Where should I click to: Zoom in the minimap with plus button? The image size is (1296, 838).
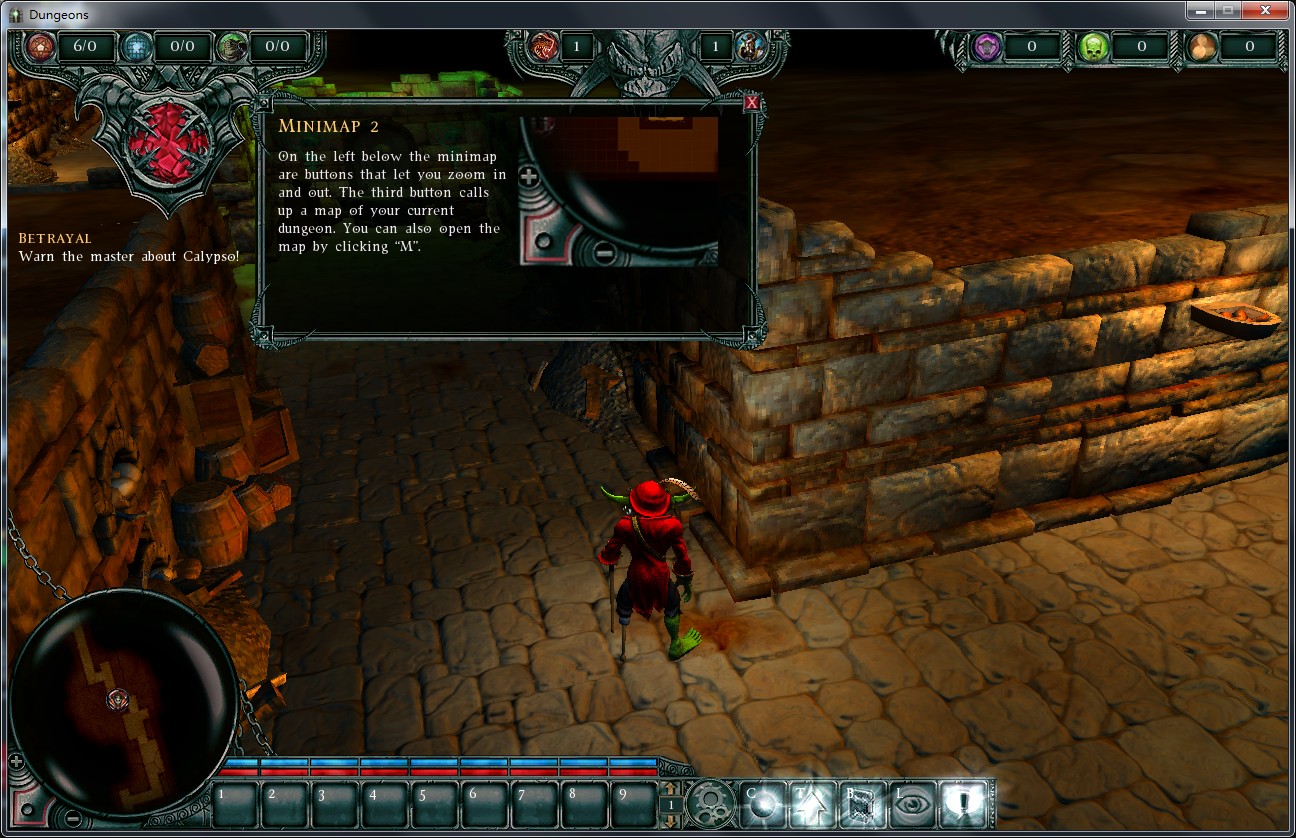(16, 762)
